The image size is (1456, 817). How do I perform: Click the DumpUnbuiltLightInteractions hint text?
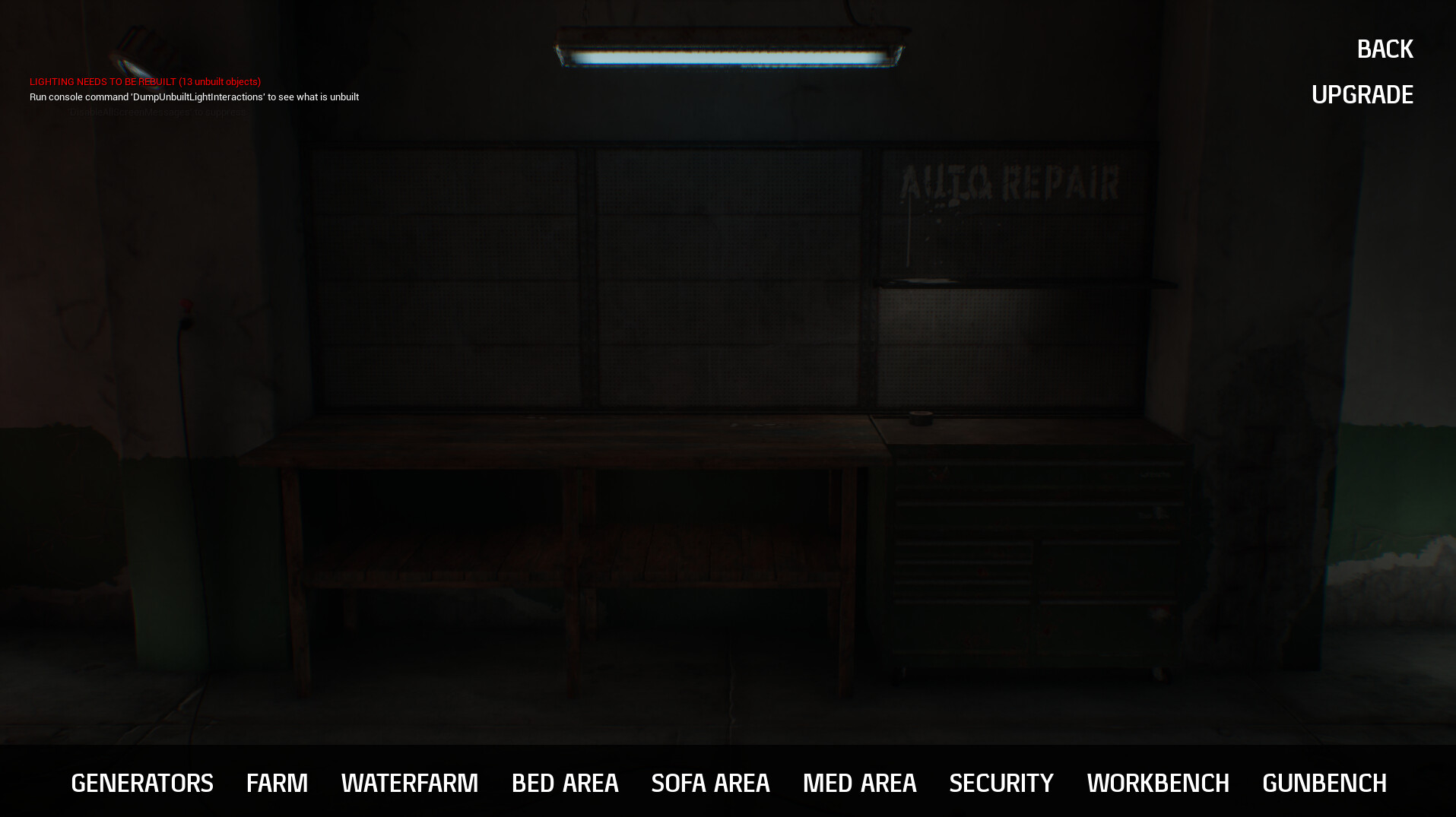coord(194,97)
